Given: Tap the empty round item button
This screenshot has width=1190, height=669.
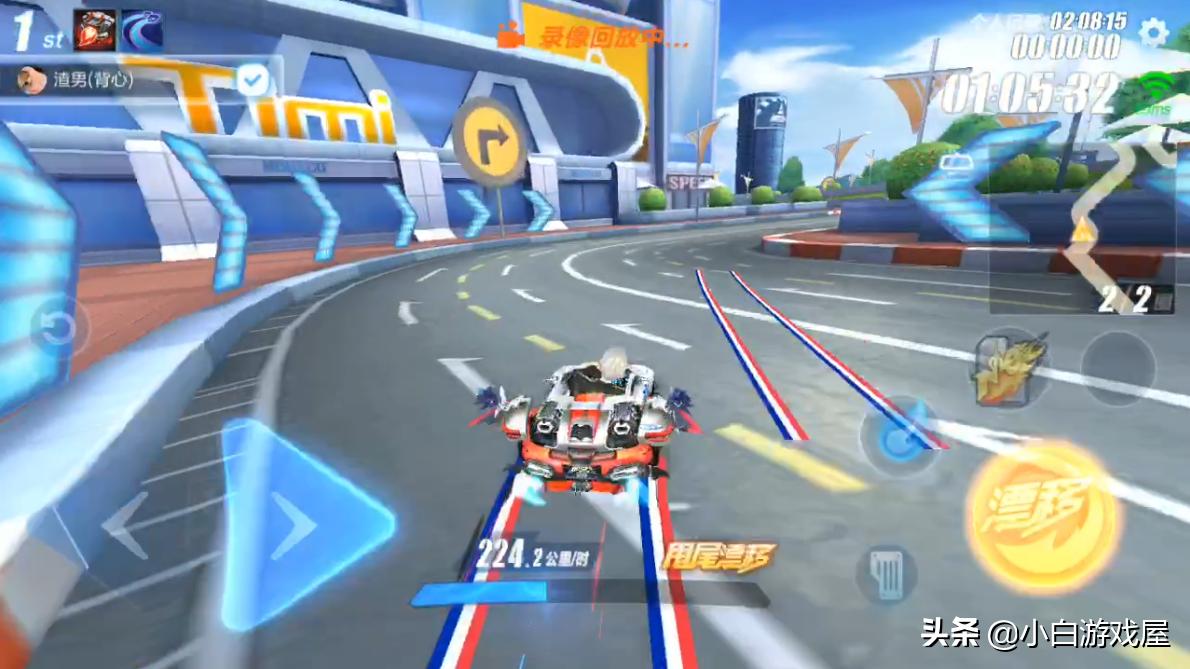Looking at the screenshot, I should (x=1117, y=367).
